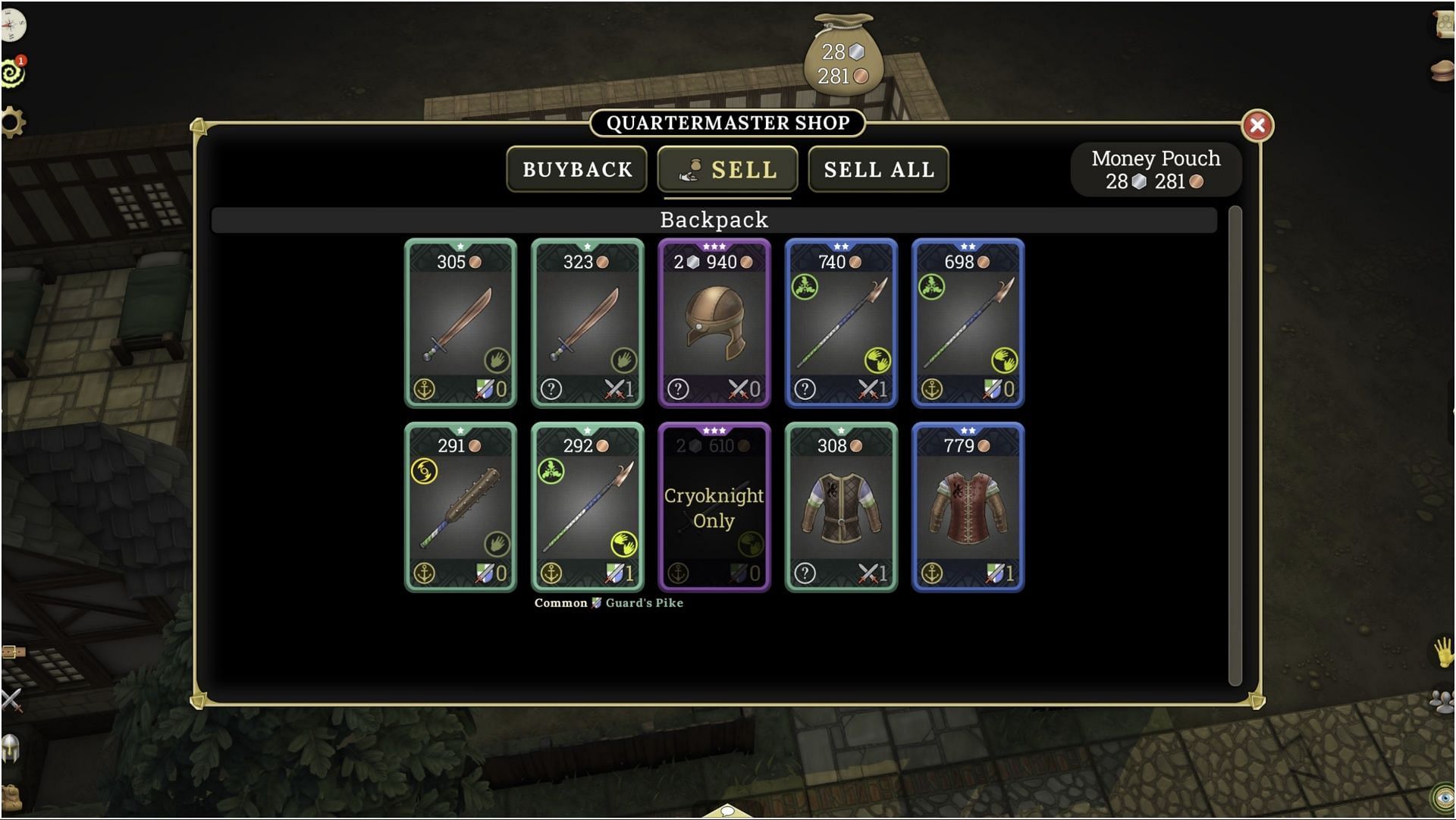
Task: Sell the brown jacket priced 308 copper
Action: pos(841,507)
